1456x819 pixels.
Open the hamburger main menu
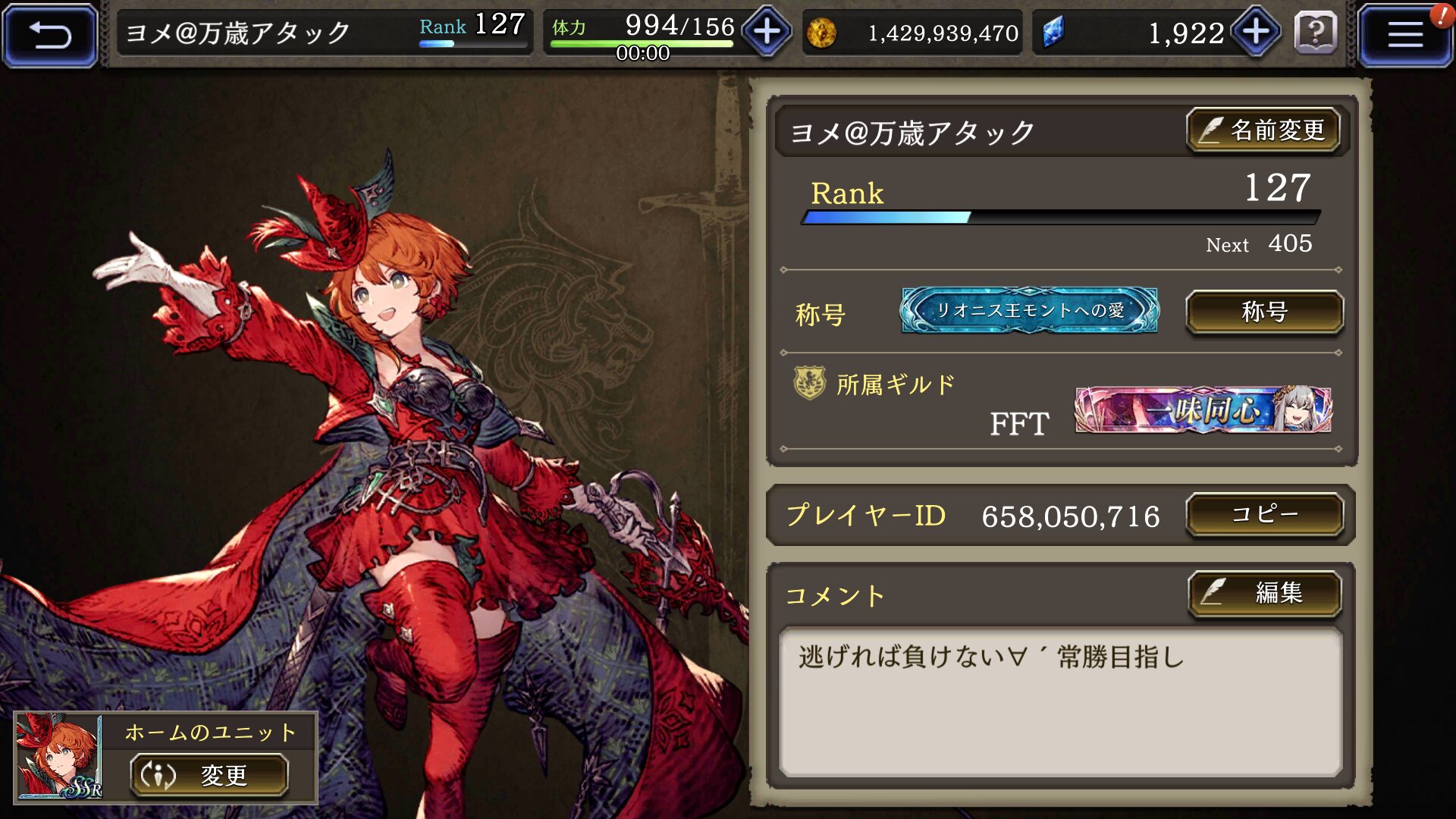coord(1404,35)
